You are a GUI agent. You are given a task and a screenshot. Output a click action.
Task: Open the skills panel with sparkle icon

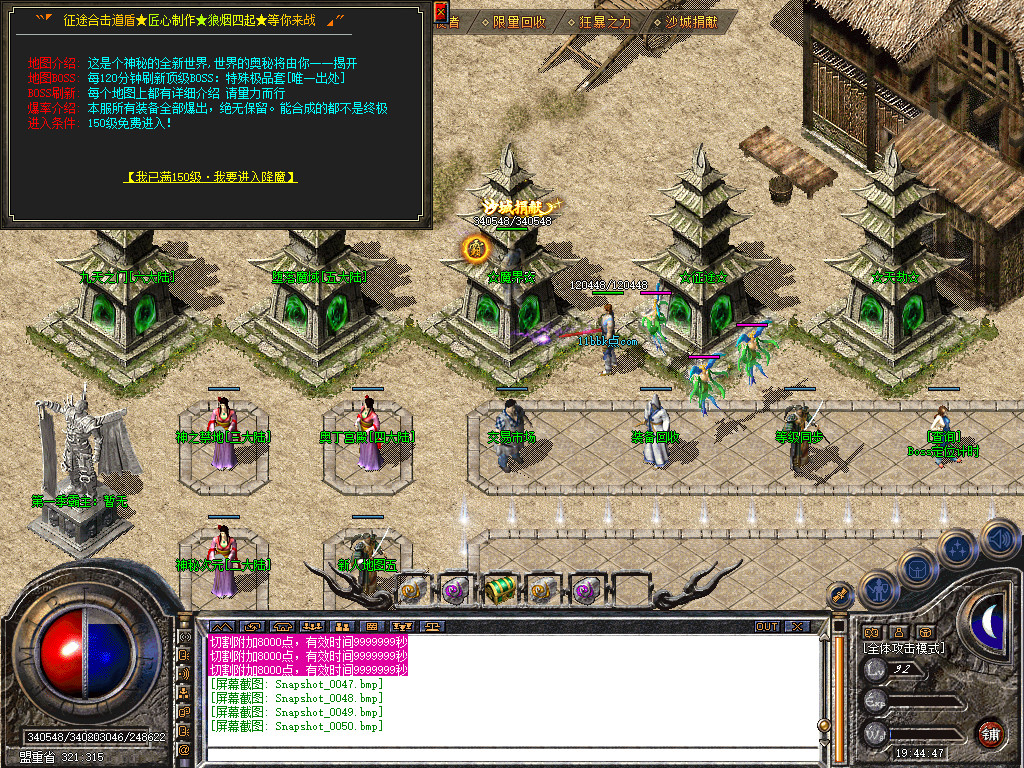(x=959, y=548)
